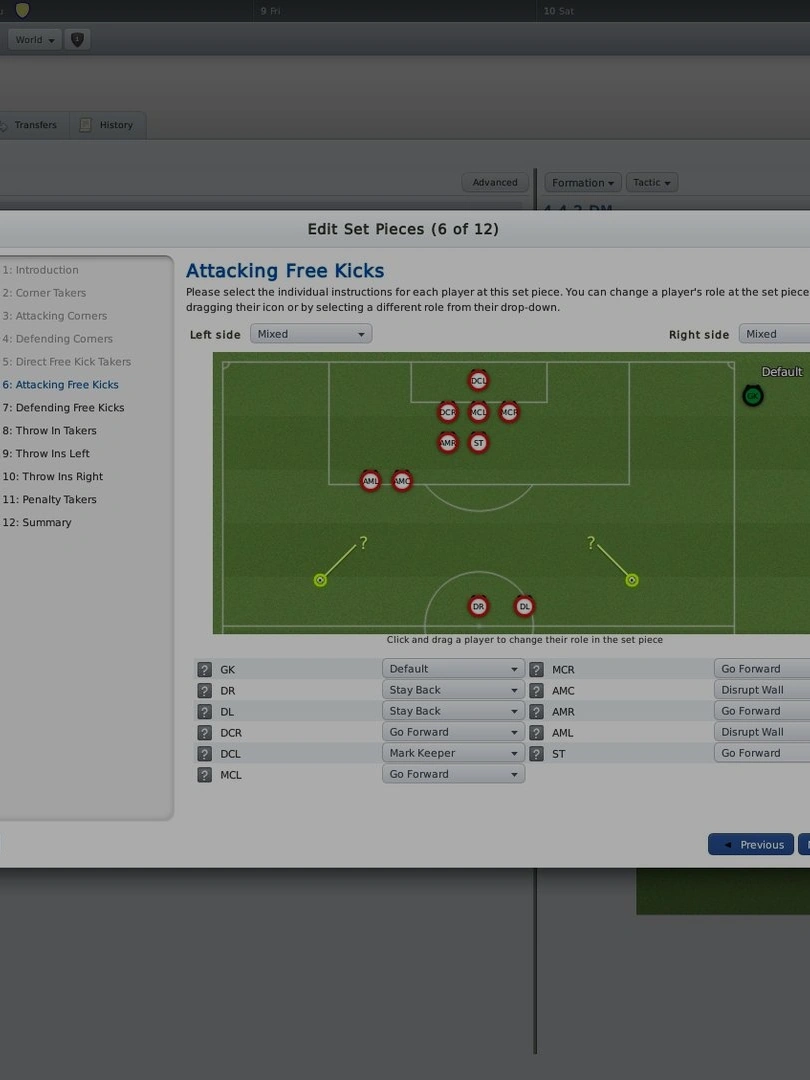The width and height of the screenshot is (810, 1080).
Task: Select the ST player icon on pitch
Action: [478, 443]
